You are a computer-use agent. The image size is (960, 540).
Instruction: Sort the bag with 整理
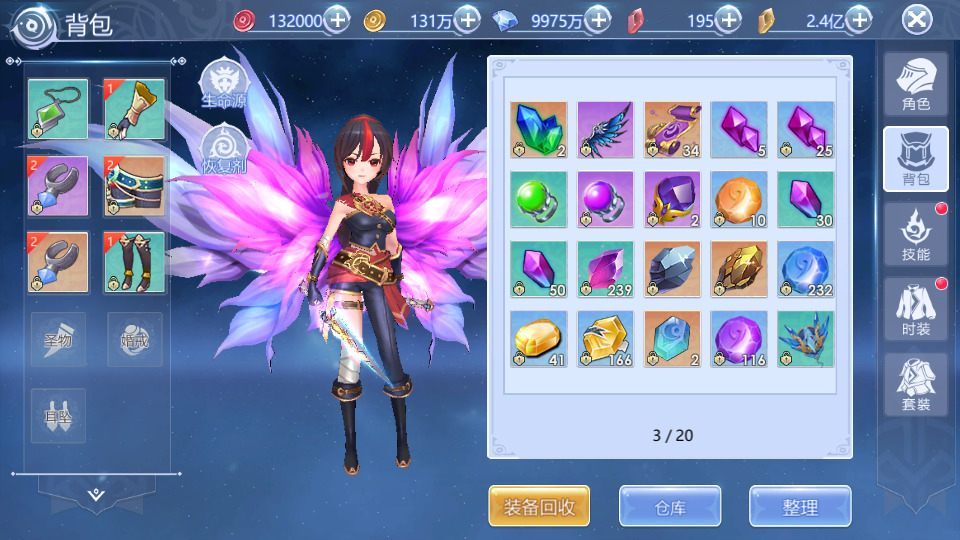(800, 506)
